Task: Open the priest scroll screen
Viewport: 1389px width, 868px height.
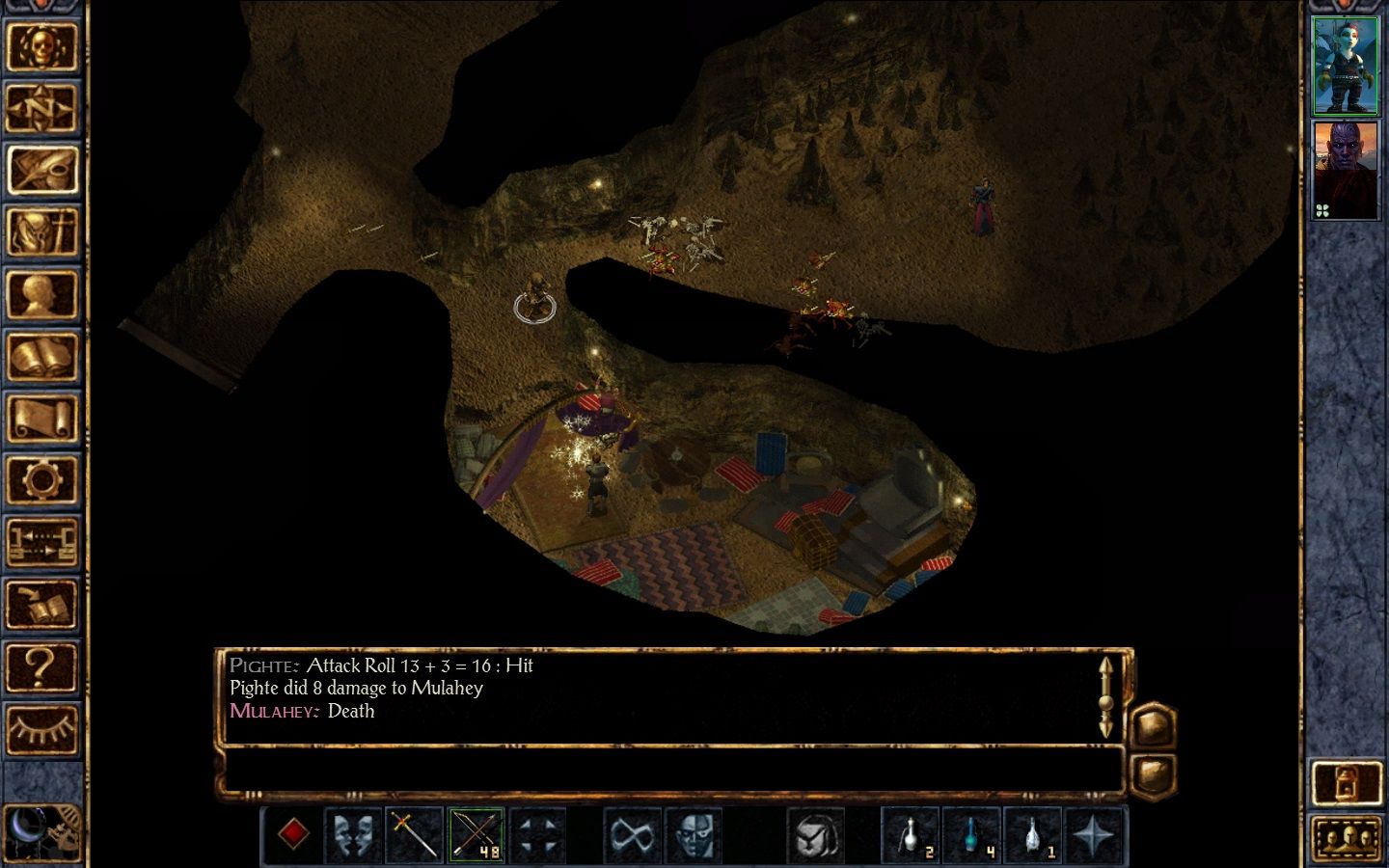Action: coord(41,419)
